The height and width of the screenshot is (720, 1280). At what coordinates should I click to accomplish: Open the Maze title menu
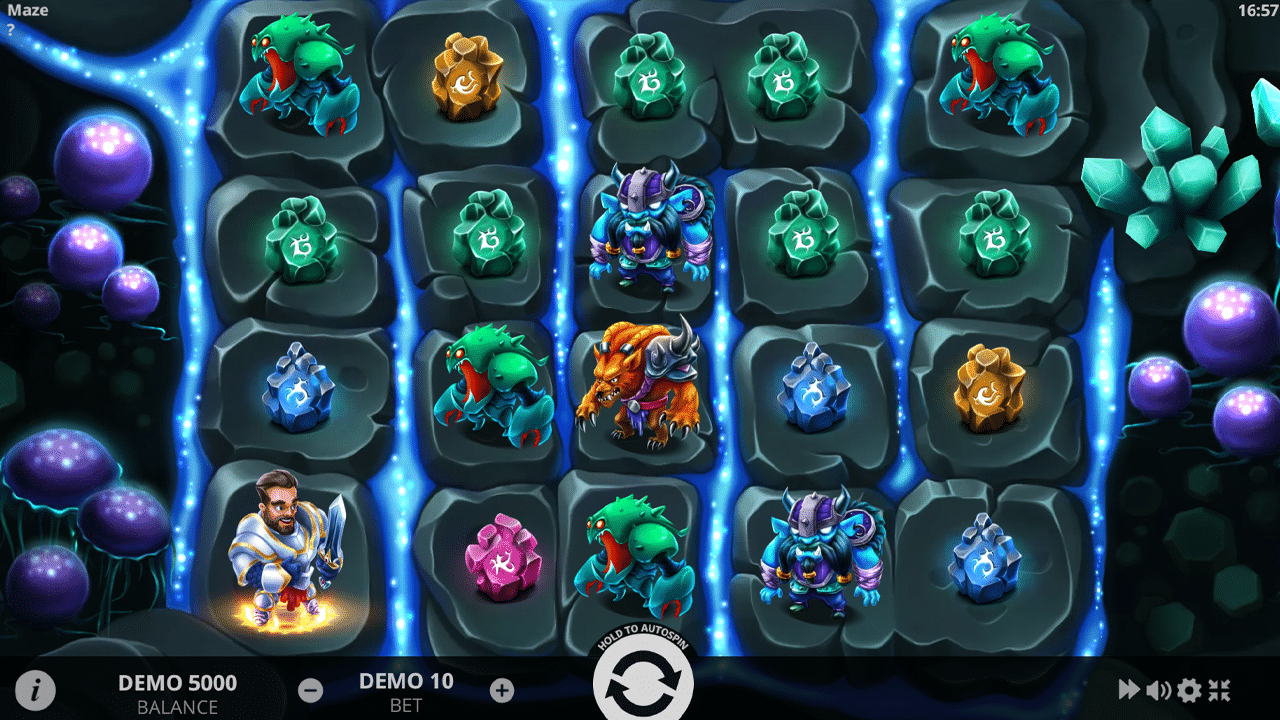[x=30, y=10]
